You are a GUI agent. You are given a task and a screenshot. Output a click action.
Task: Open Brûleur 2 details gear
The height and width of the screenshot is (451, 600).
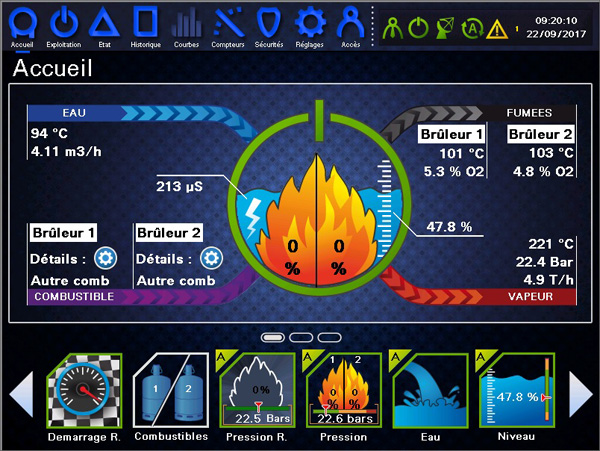211,258
